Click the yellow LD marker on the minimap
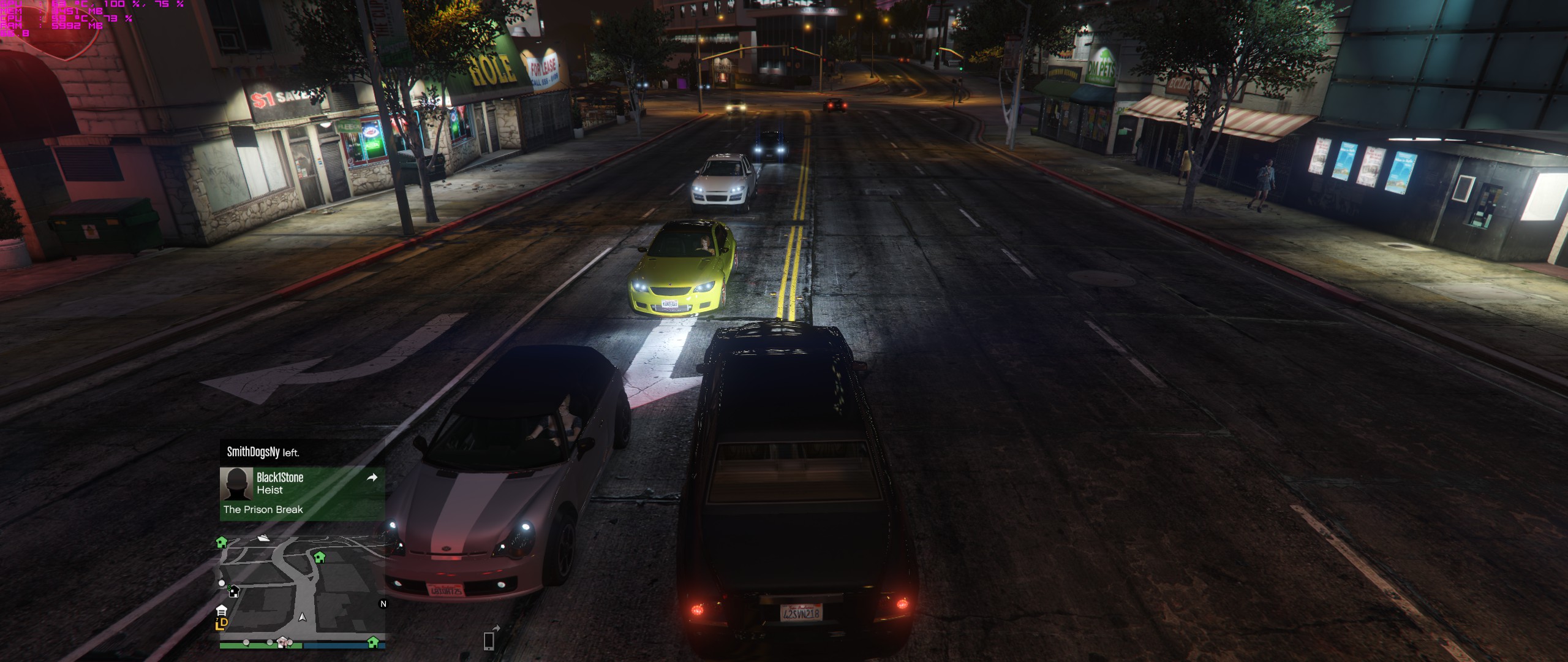The height and width of the screenshot is (662, 1568). pos(222,623)
